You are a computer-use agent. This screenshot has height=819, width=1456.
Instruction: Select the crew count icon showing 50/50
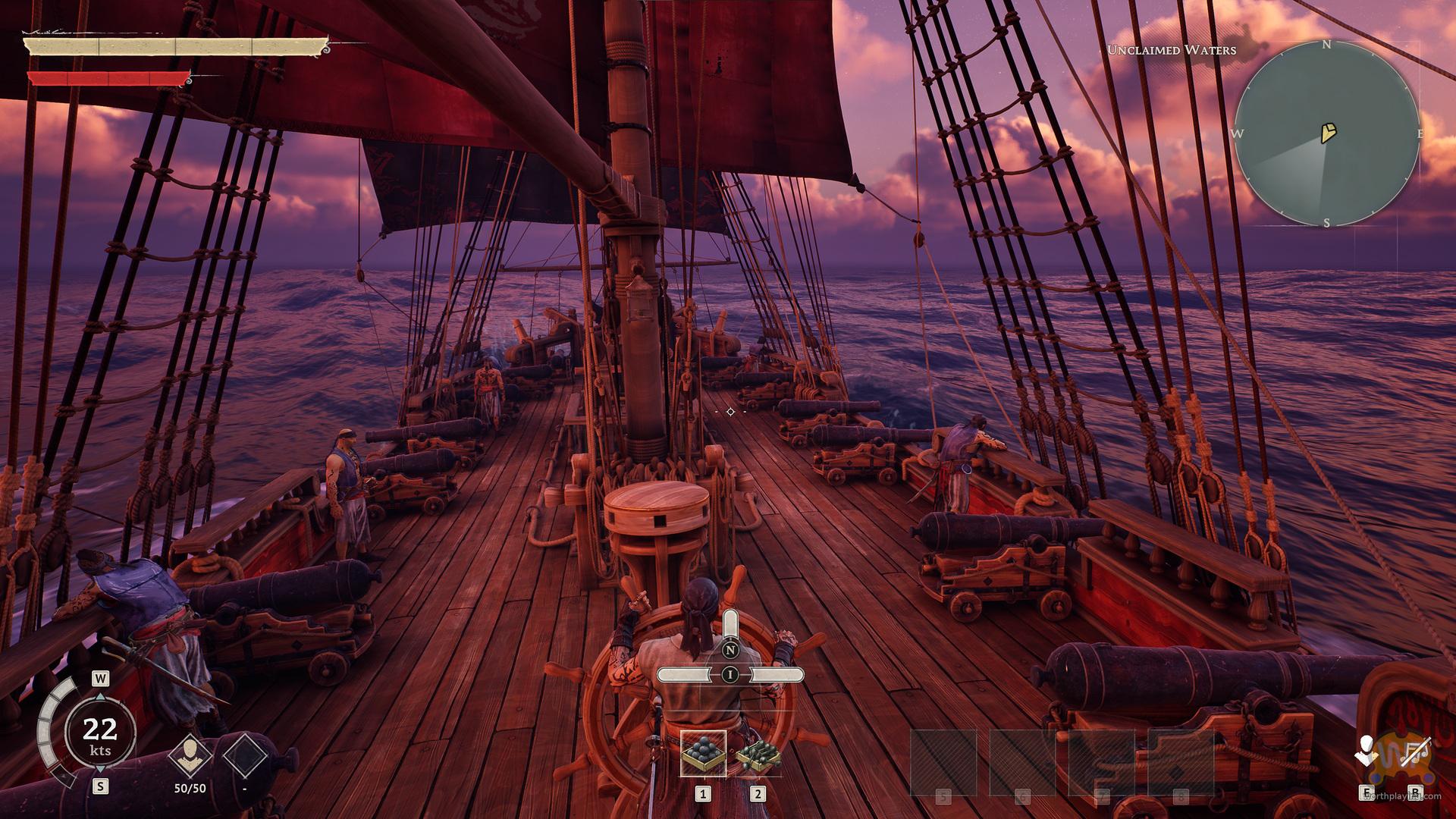pyautogui.click(x=190, y=755)
